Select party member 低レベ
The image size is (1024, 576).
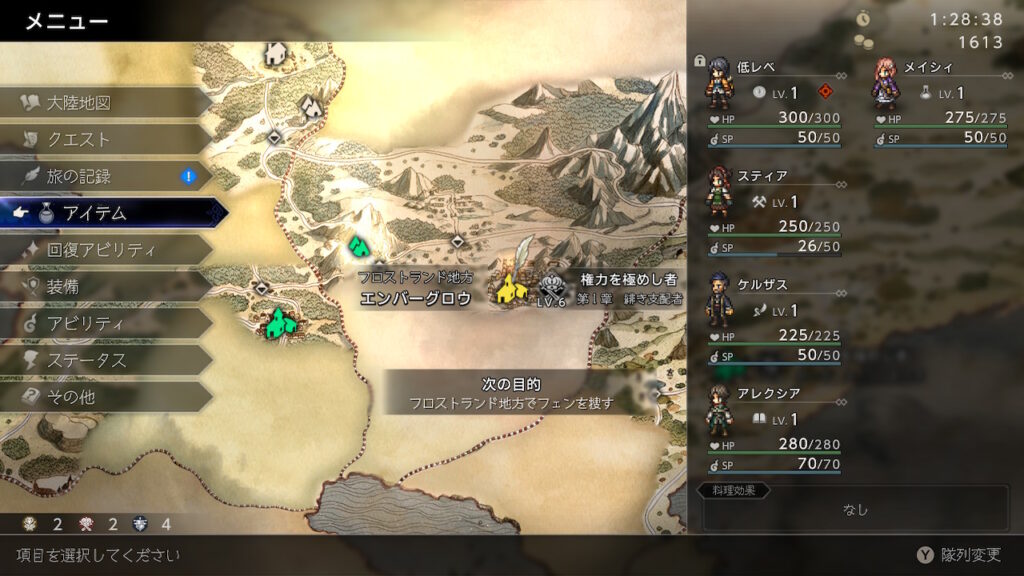pyautogui.click(x=768, y=102)
